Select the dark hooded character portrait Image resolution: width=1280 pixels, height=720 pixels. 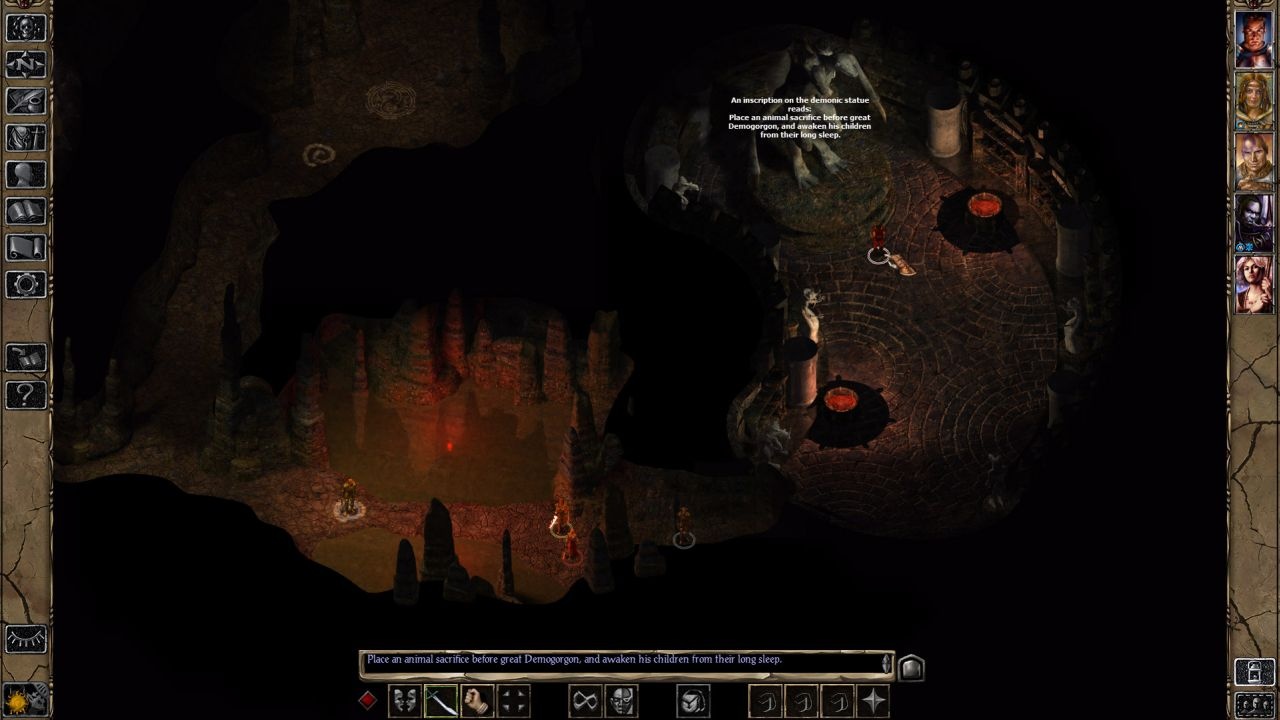(x=1254, y=222)
